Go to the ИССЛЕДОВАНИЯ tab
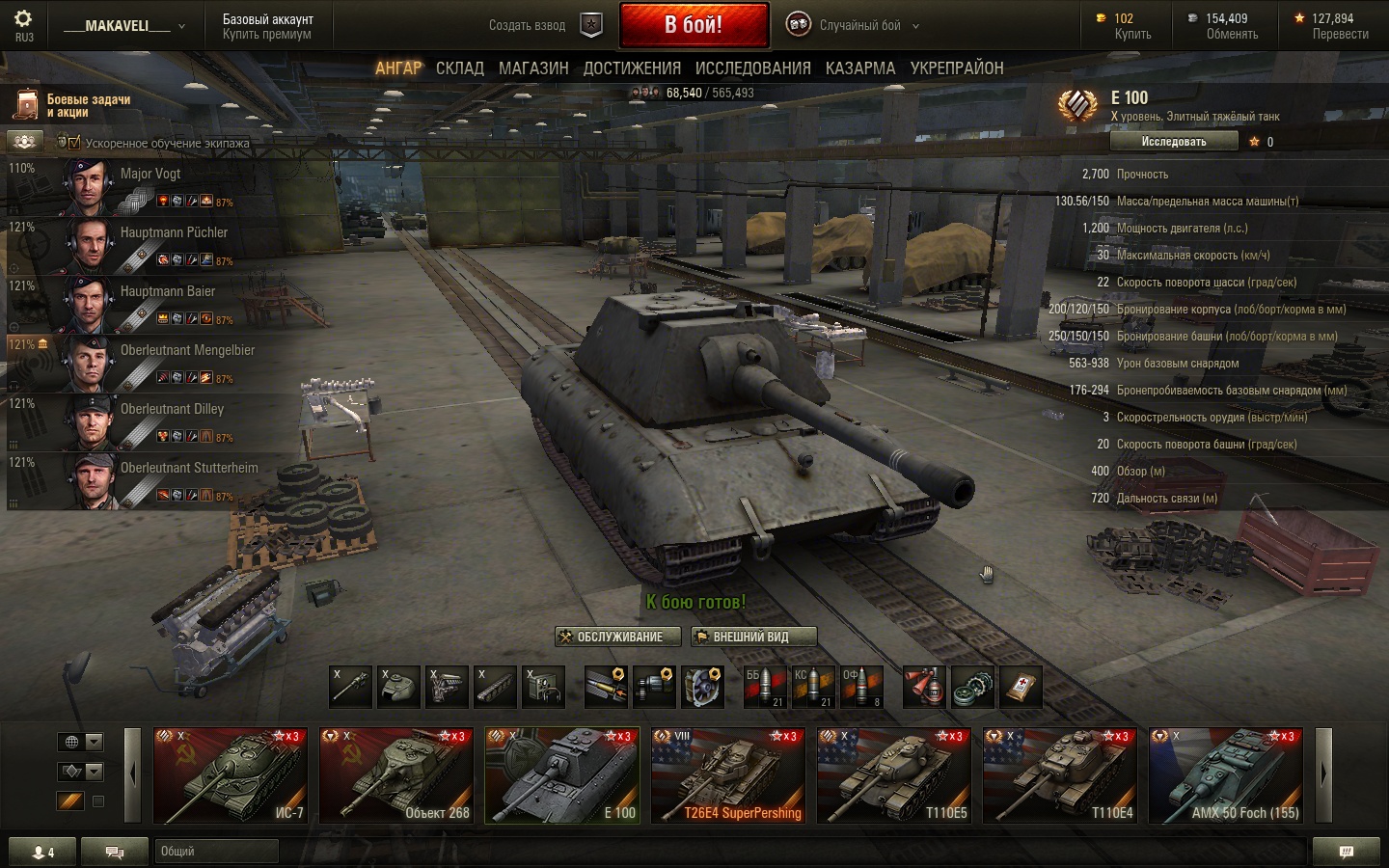 coord(752,68)
